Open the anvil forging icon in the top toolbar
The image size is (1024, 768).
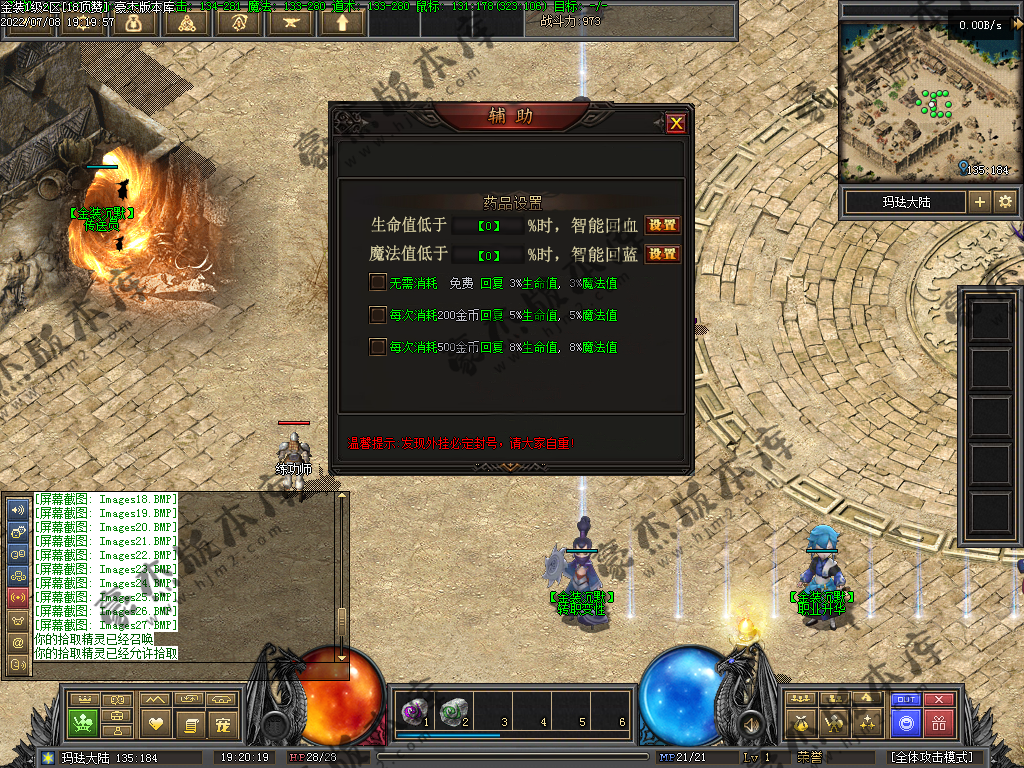[x=290, y=22]
